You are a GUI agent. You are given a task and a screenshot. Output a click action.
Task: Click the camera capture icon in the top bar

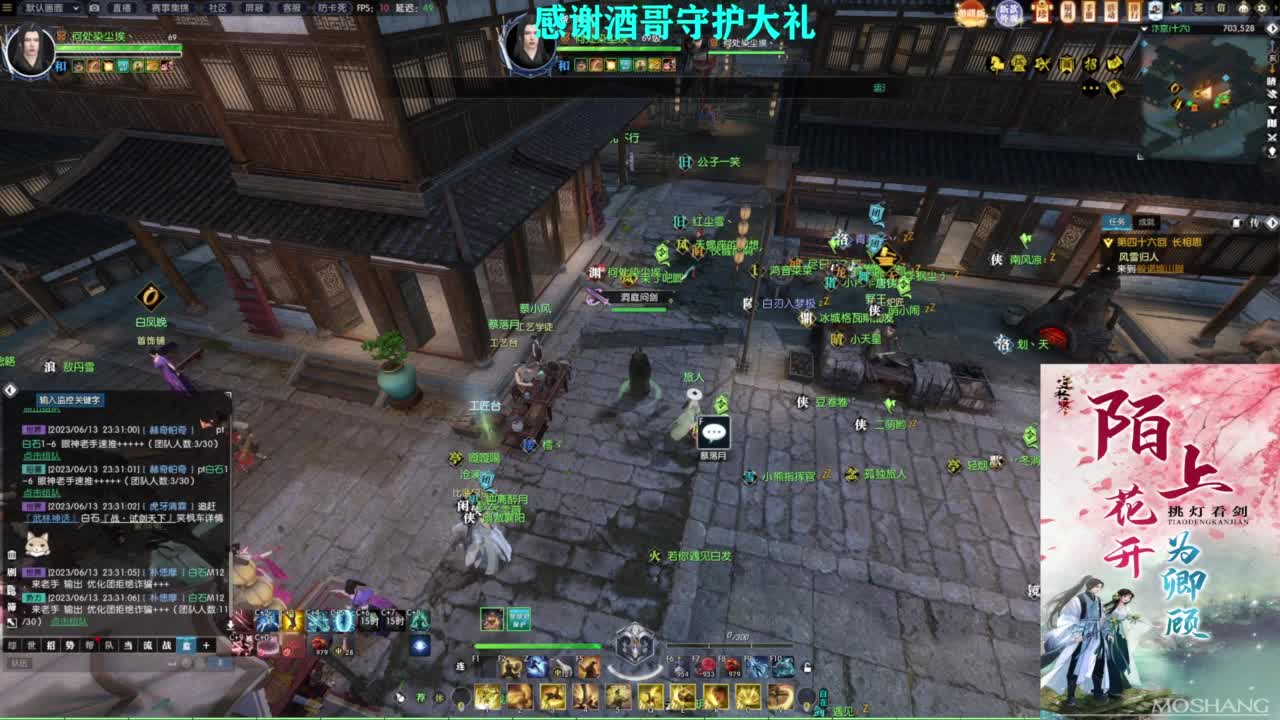(x=93, y=8)
